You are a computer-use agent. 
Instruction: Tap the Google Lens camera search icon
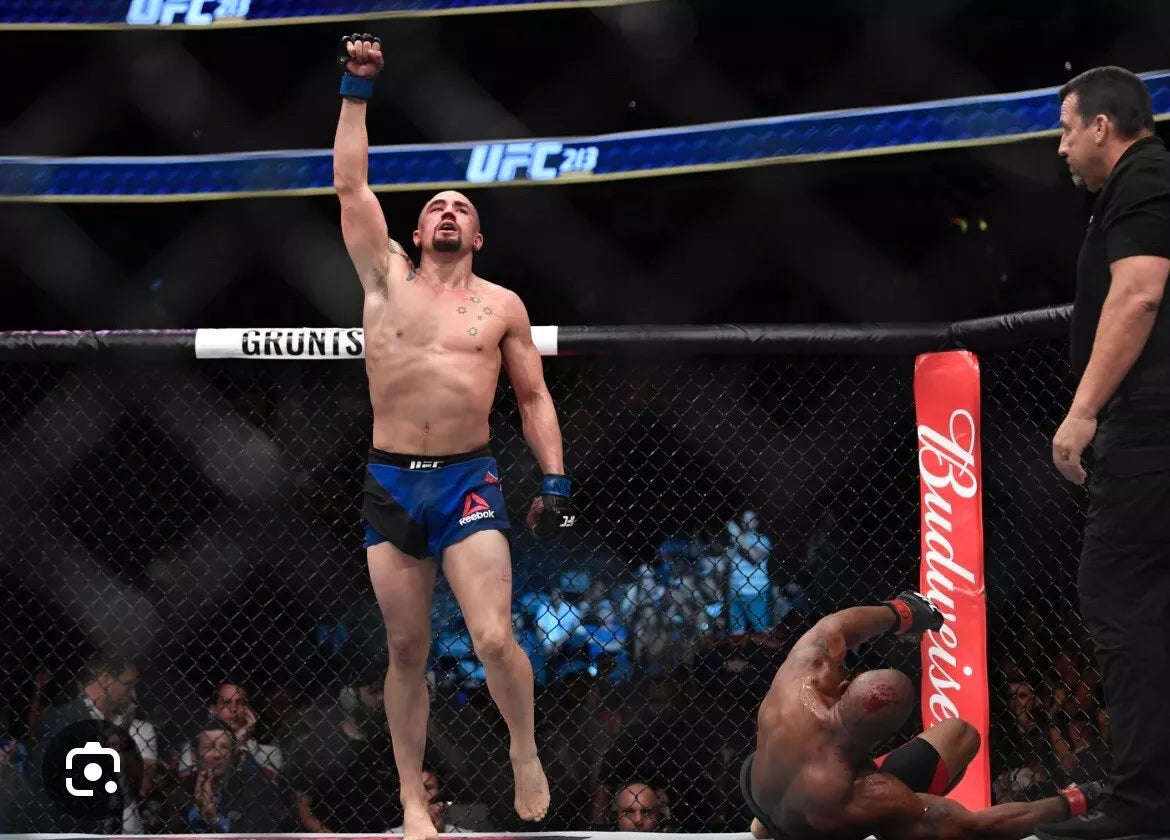[x=92, y=769]
